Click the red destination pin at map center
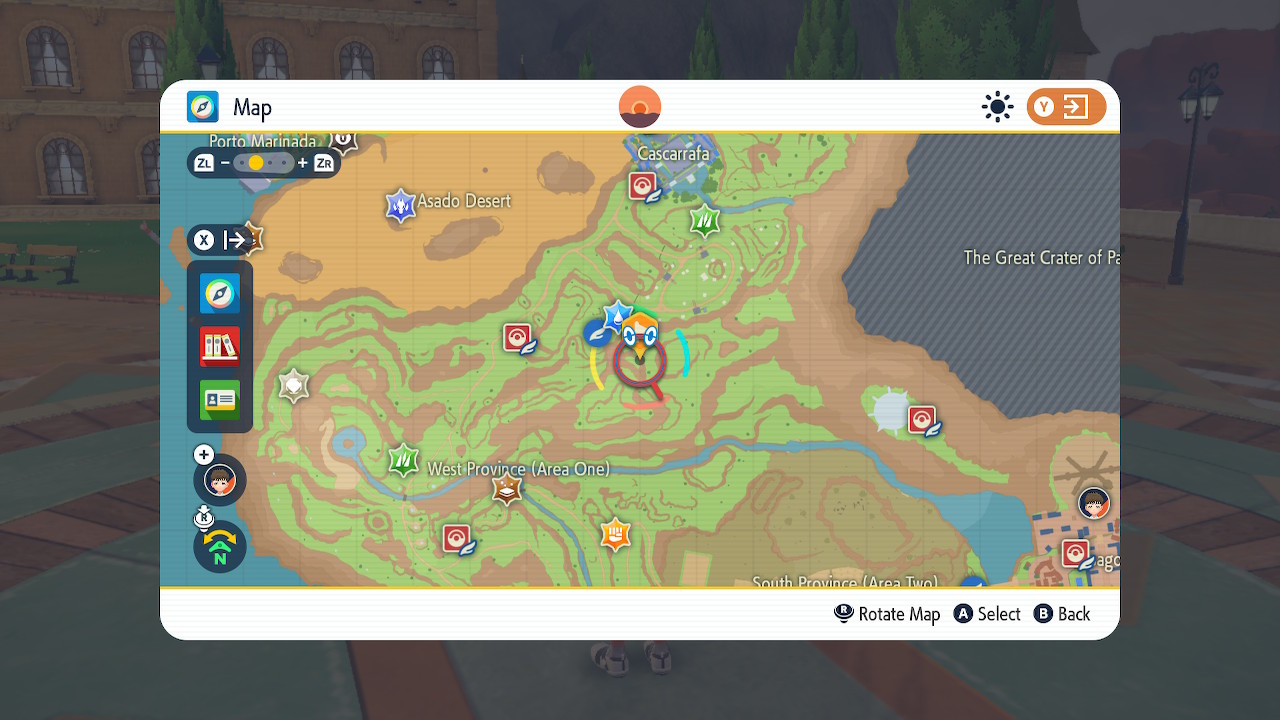This screenshot has height=720, width=1280. pyautogui.click(x=641, y=363)
